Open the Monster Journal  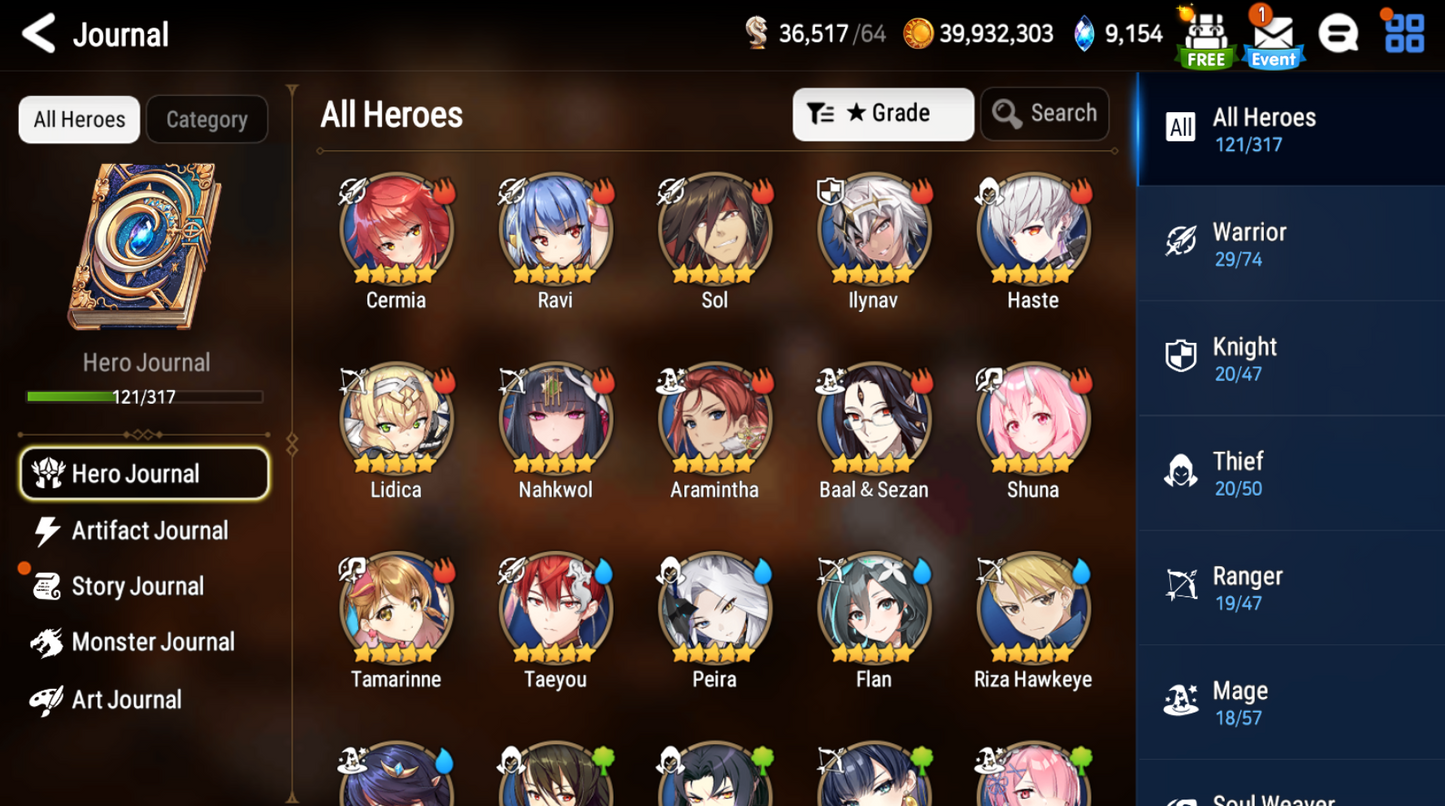pos(152,641)
